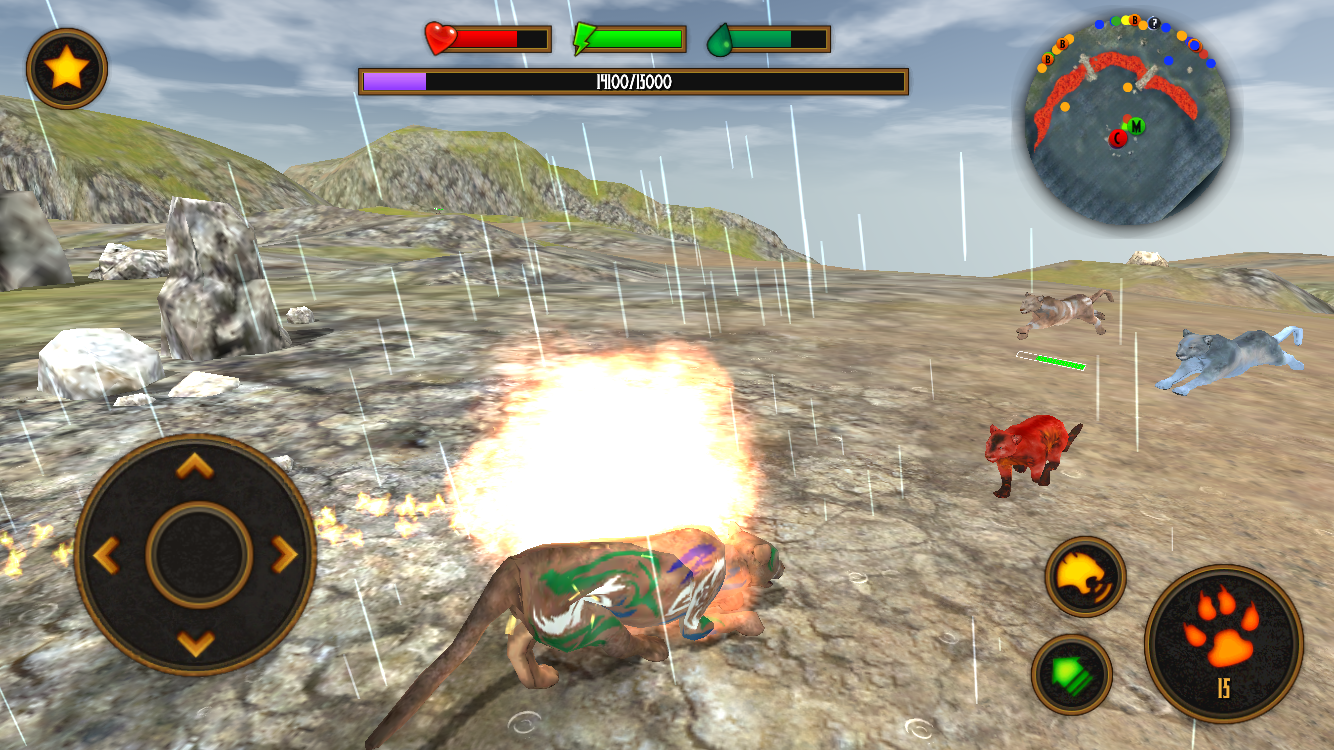Tap a B boss marker on the minimap
This screenshot has height=750, width=1334.
[1134, 20]
